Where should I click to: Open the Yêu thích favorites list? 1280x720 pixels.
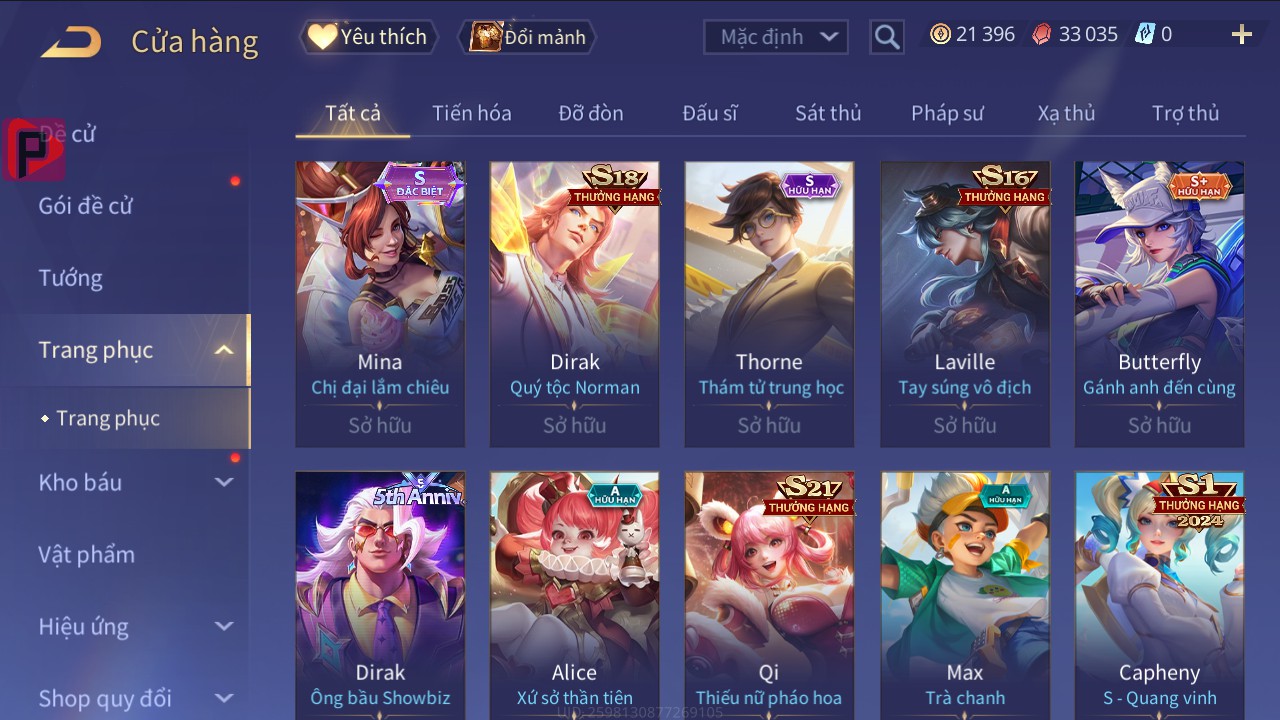coord(367,37)
